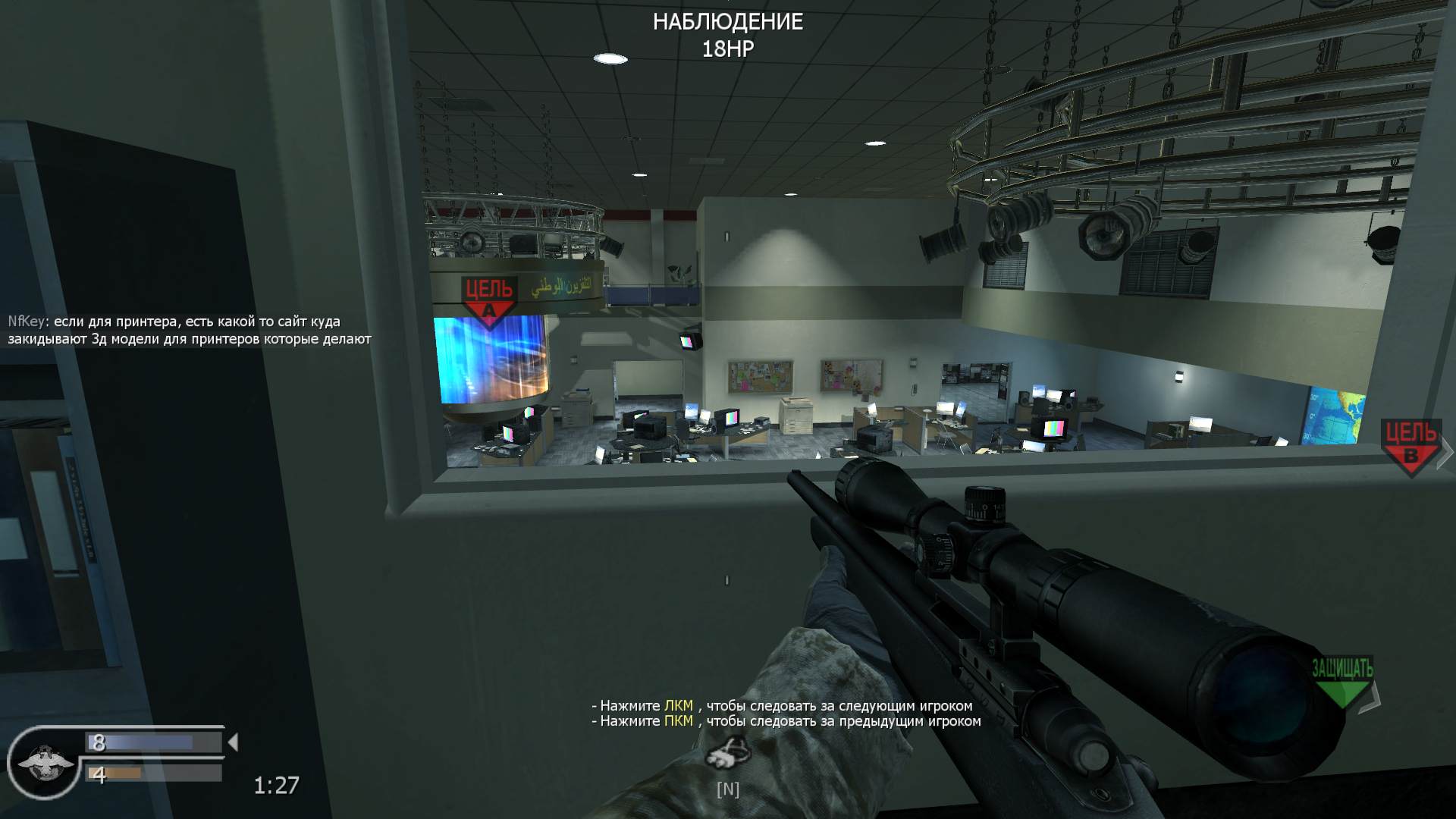Click the [N] key prompt icon
1456x819 pixels.
coord(727,789)
